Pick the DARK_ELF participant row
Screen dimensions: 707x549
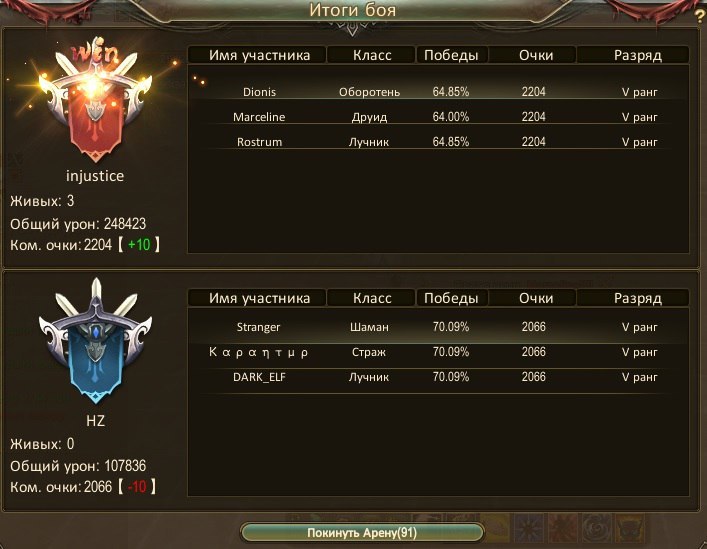pyautogui.click(x=438, y=377)
